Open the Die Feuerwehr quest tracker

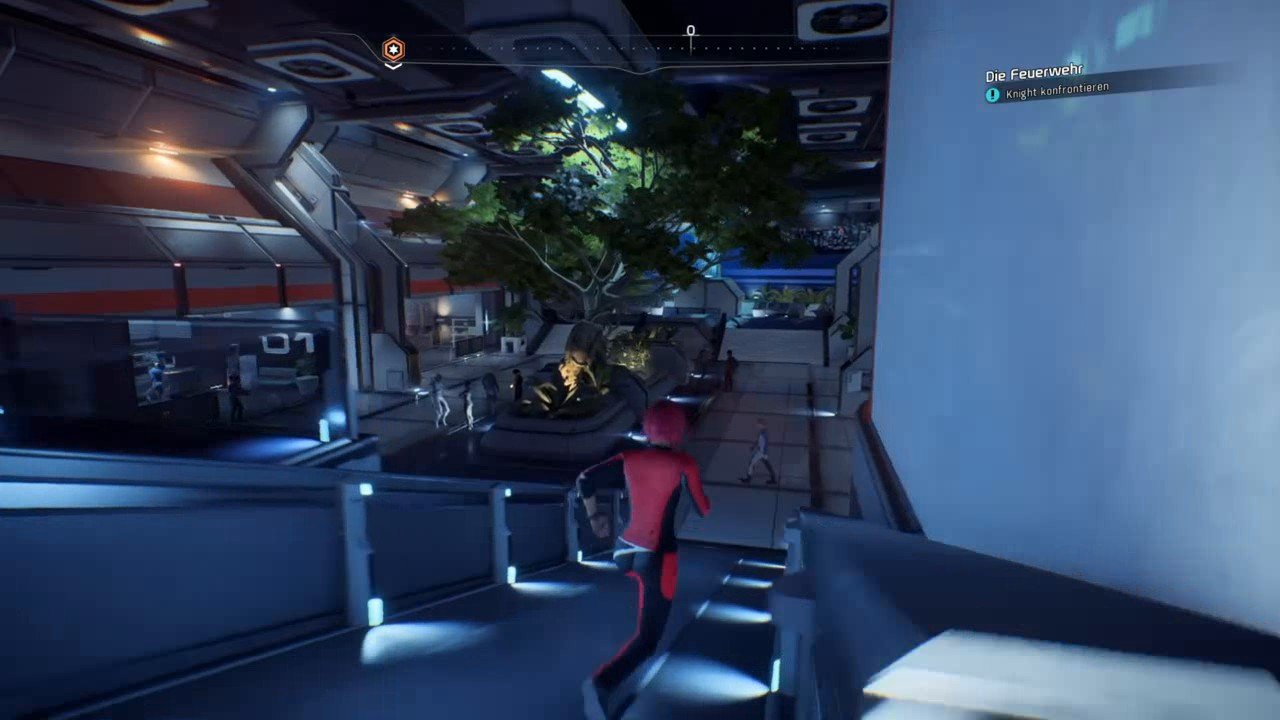1034,74
